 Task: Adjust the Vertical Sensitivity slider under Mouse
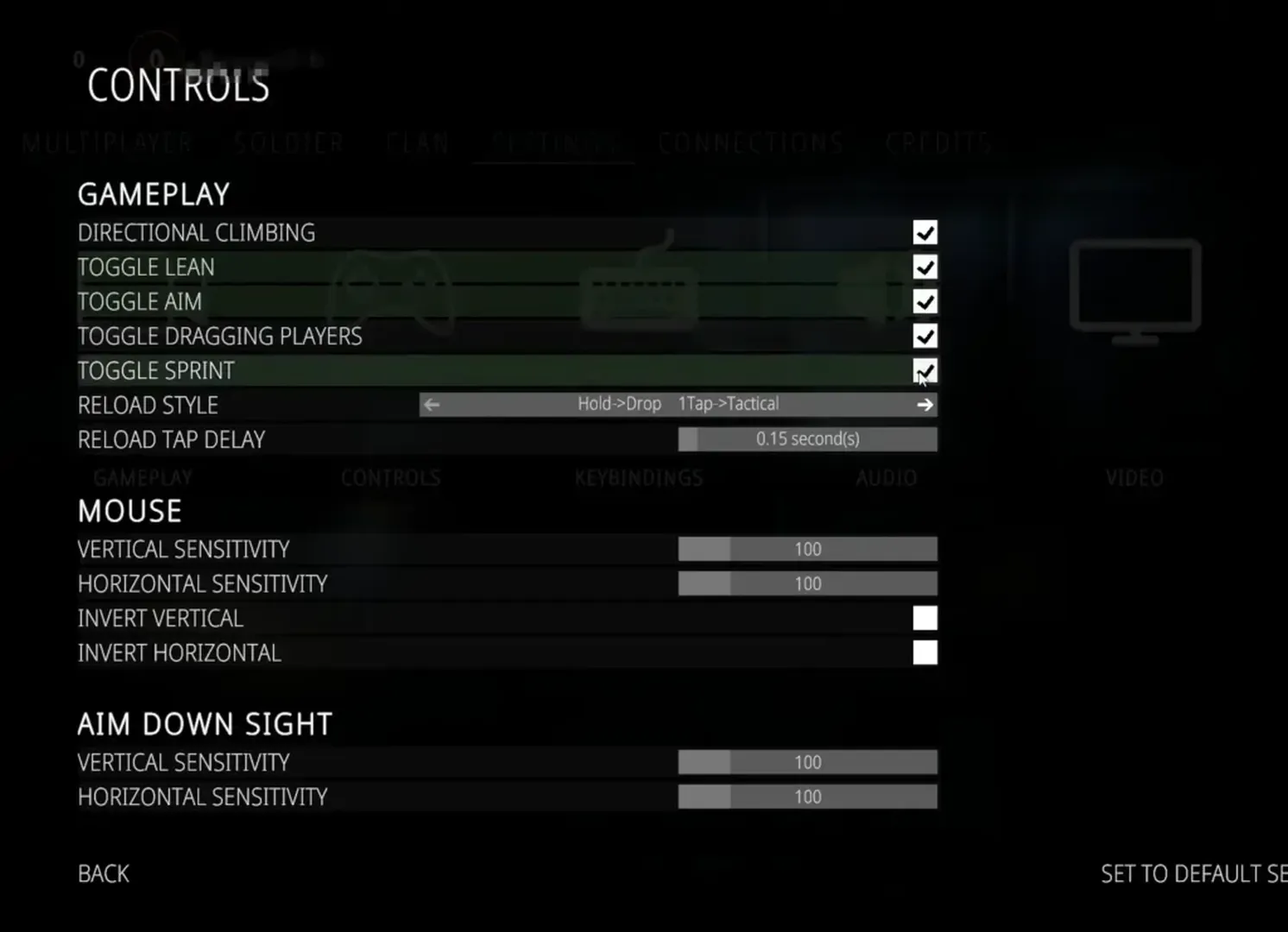pos(807,549)
